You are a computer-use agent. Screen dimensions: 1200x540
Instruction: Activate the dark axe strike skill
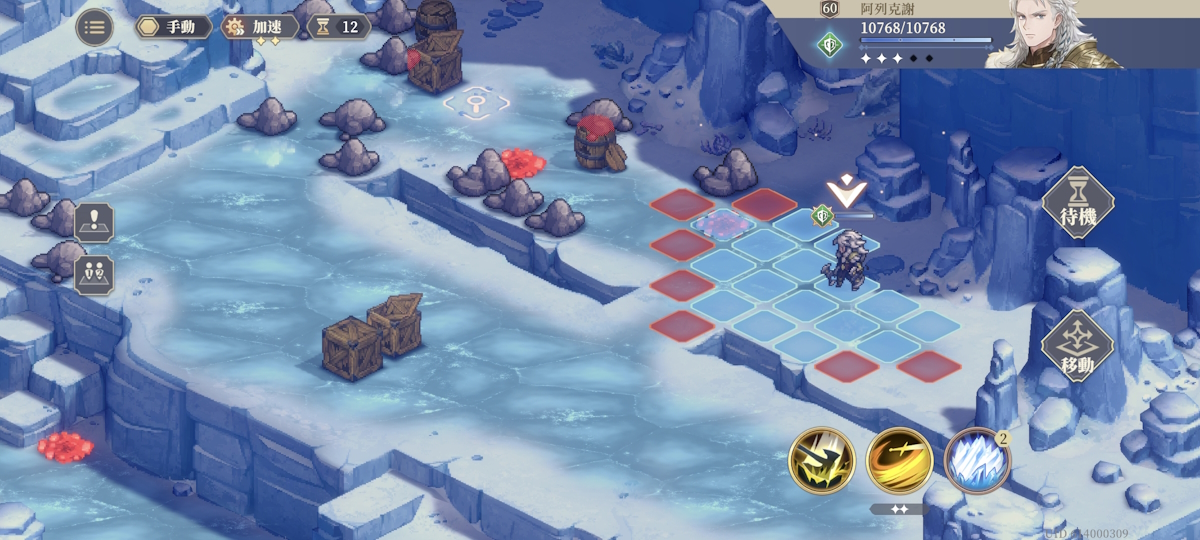[821, 461]
